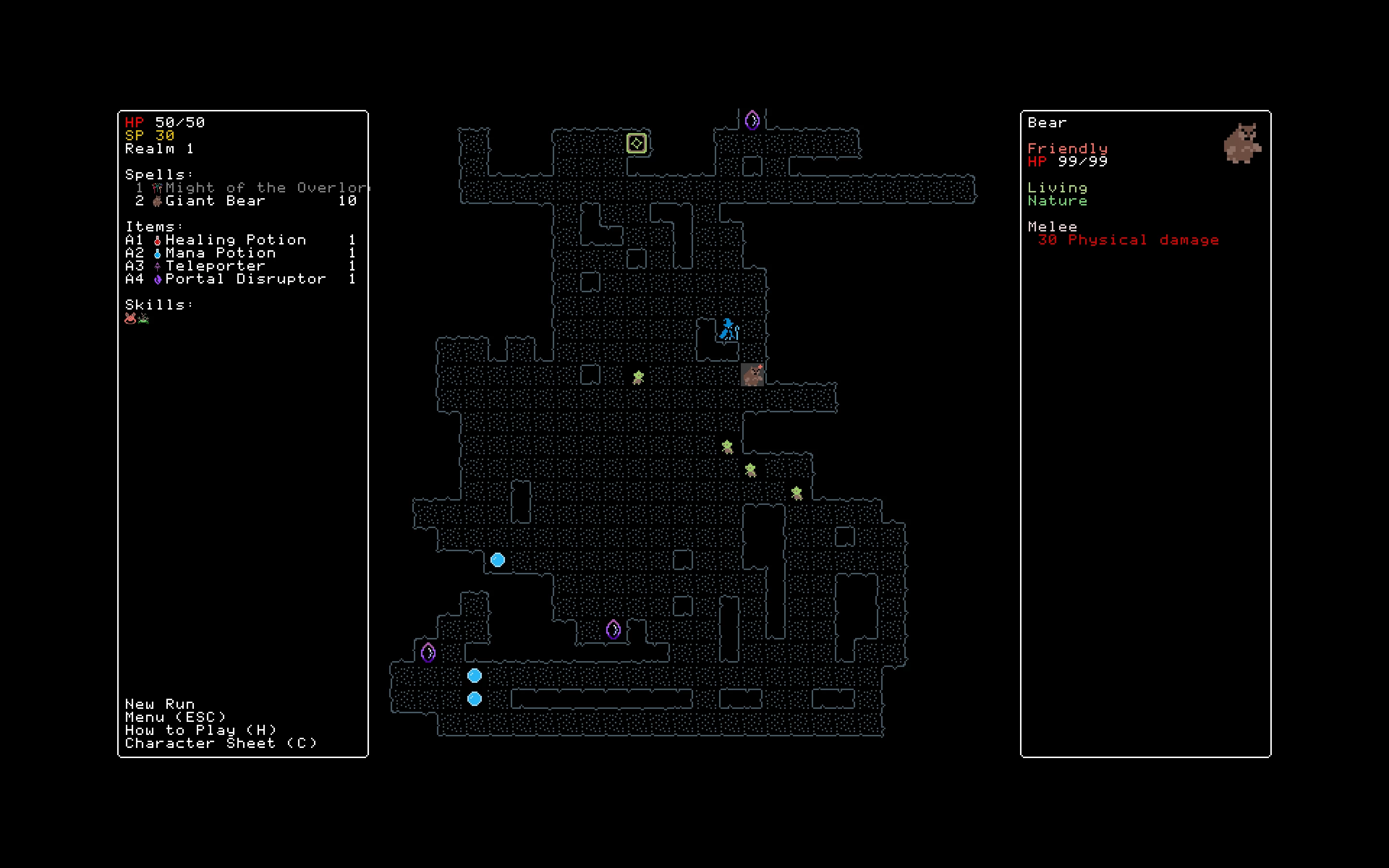Select the Giant Bear spell

click(215, 201)
